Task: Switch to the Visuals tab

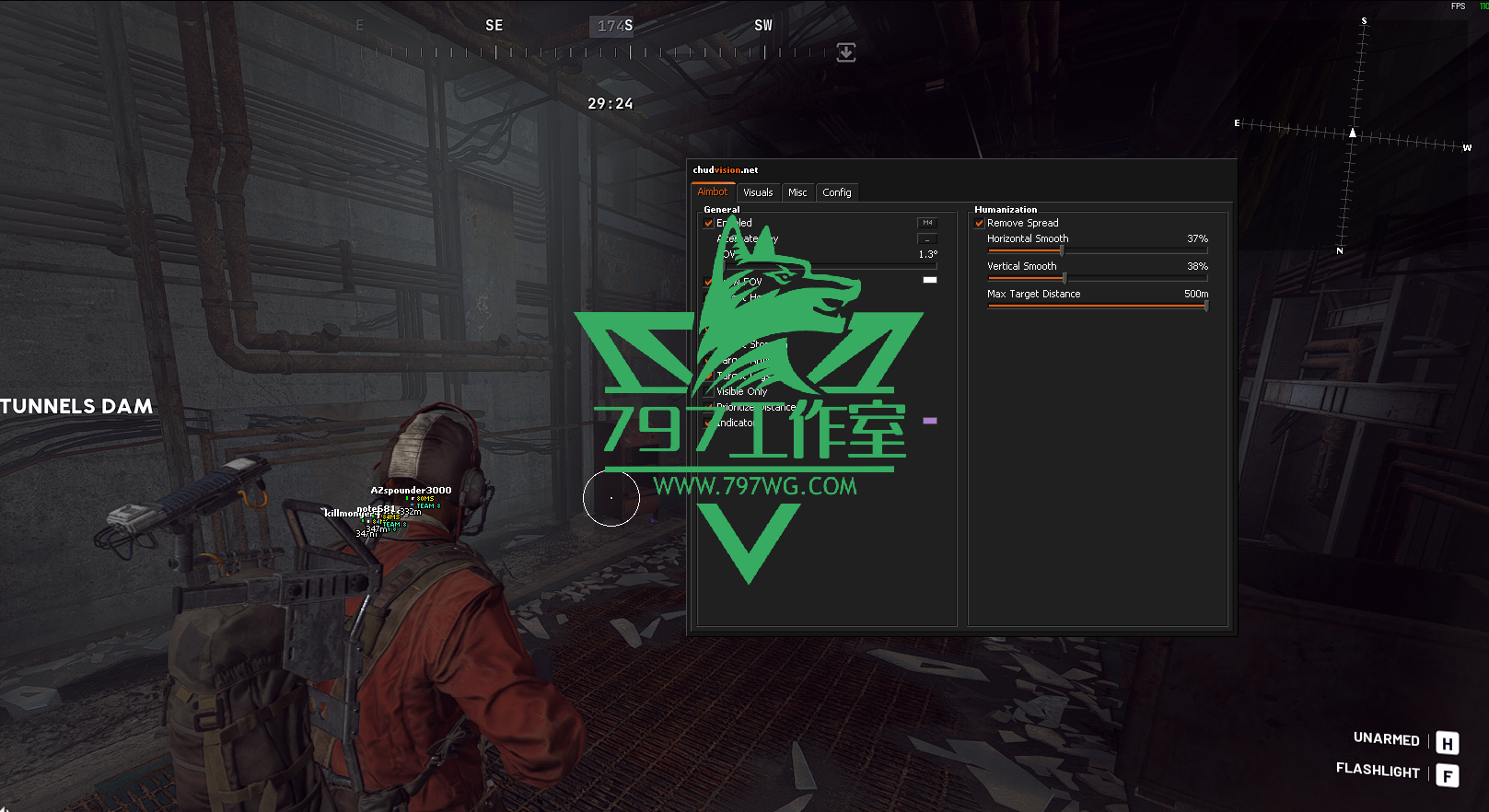Action: click(x=758, y=192)
